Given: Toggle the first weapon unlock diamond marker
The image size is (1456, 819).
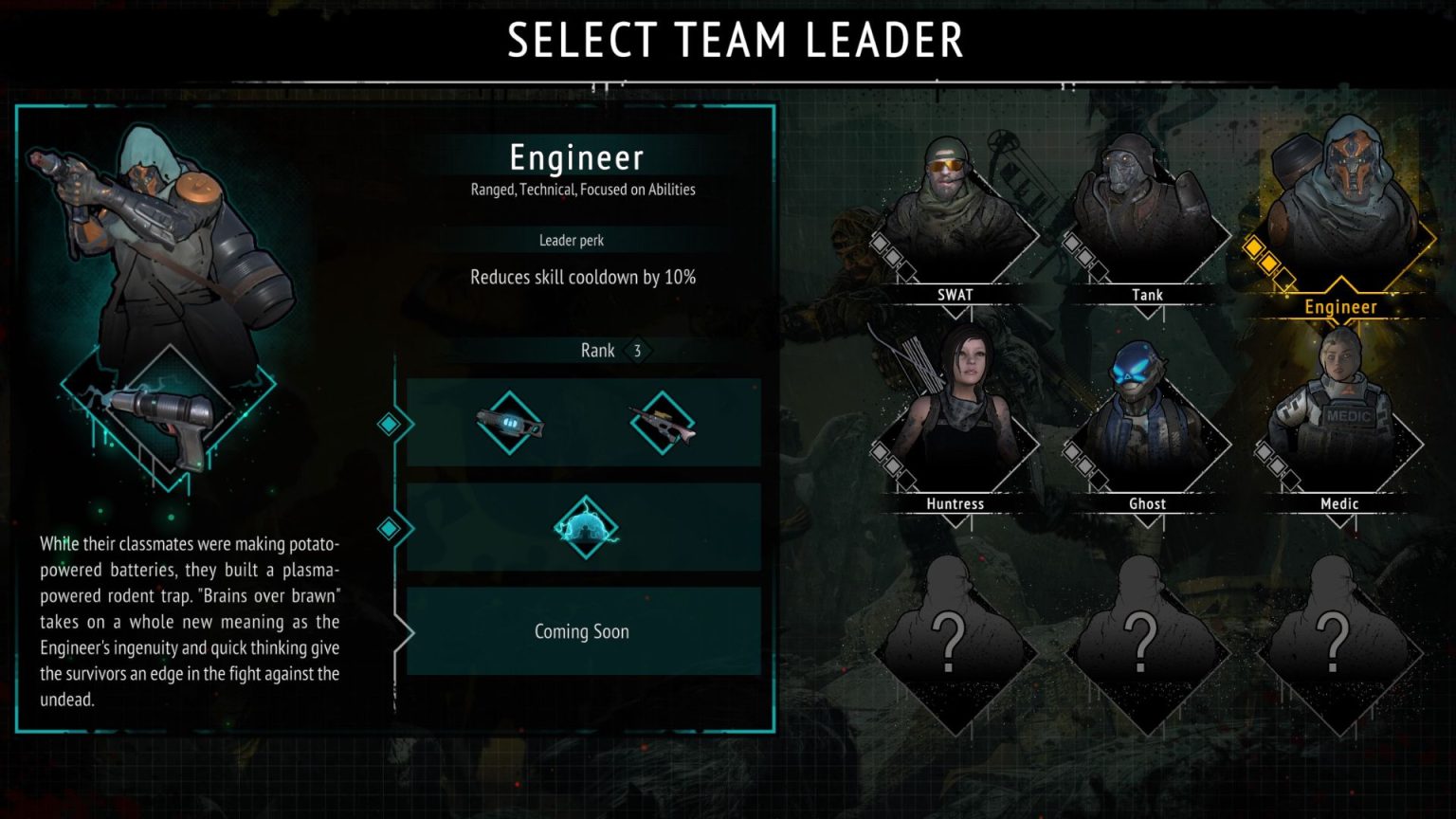Looking at the screenshot, I should (389, 424).
